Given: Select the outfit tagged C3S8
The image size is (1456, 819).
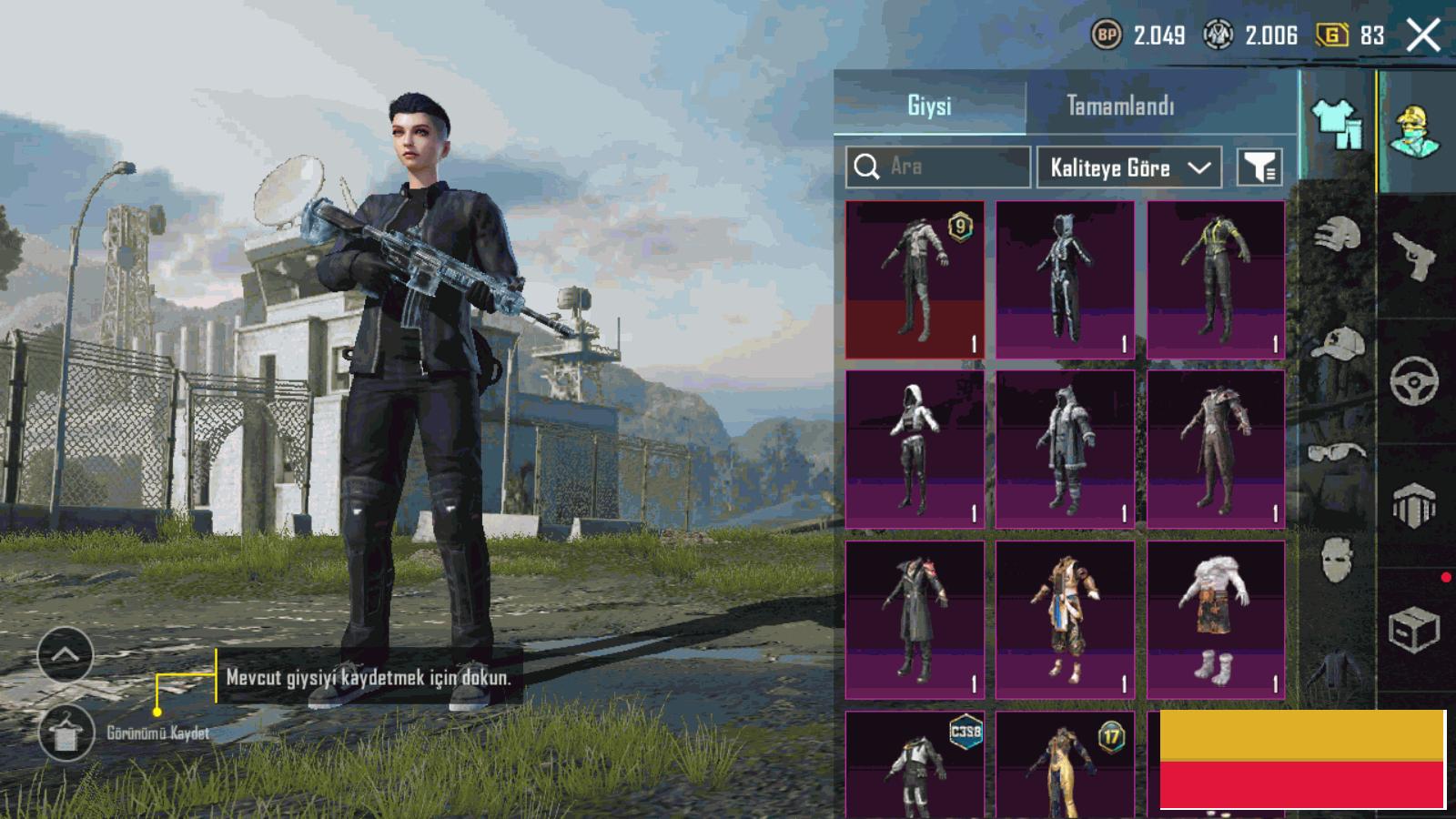Looking at the screenshot, I should [915, 764].
